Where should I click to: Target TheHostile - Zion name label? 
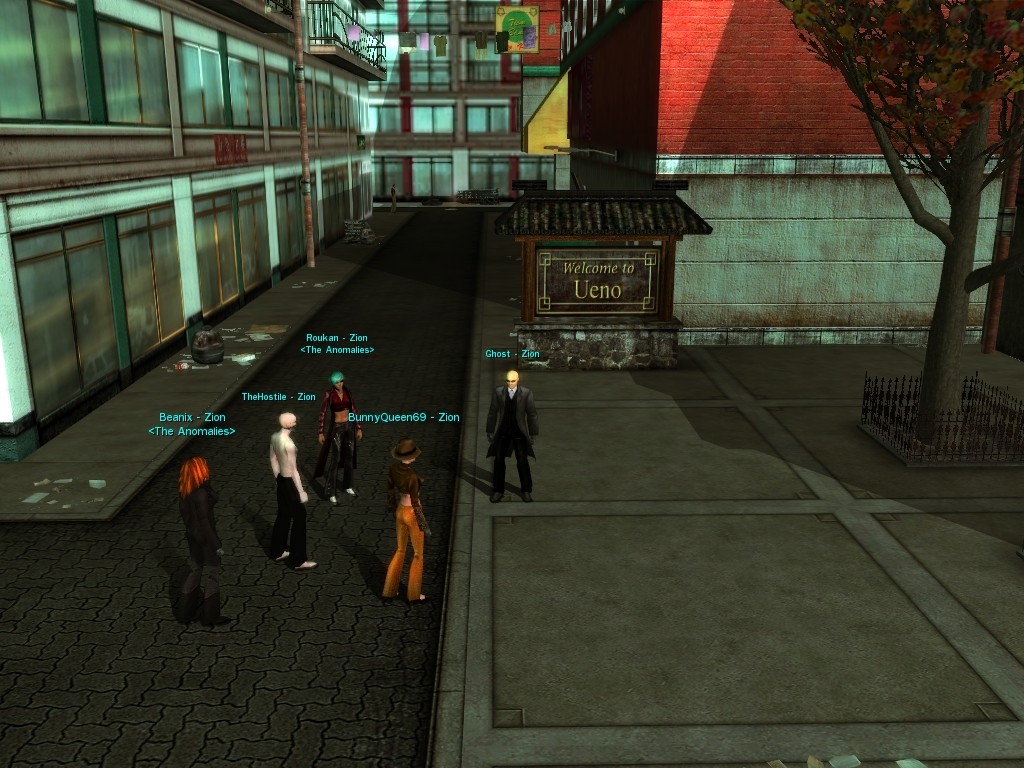(278, 397)
